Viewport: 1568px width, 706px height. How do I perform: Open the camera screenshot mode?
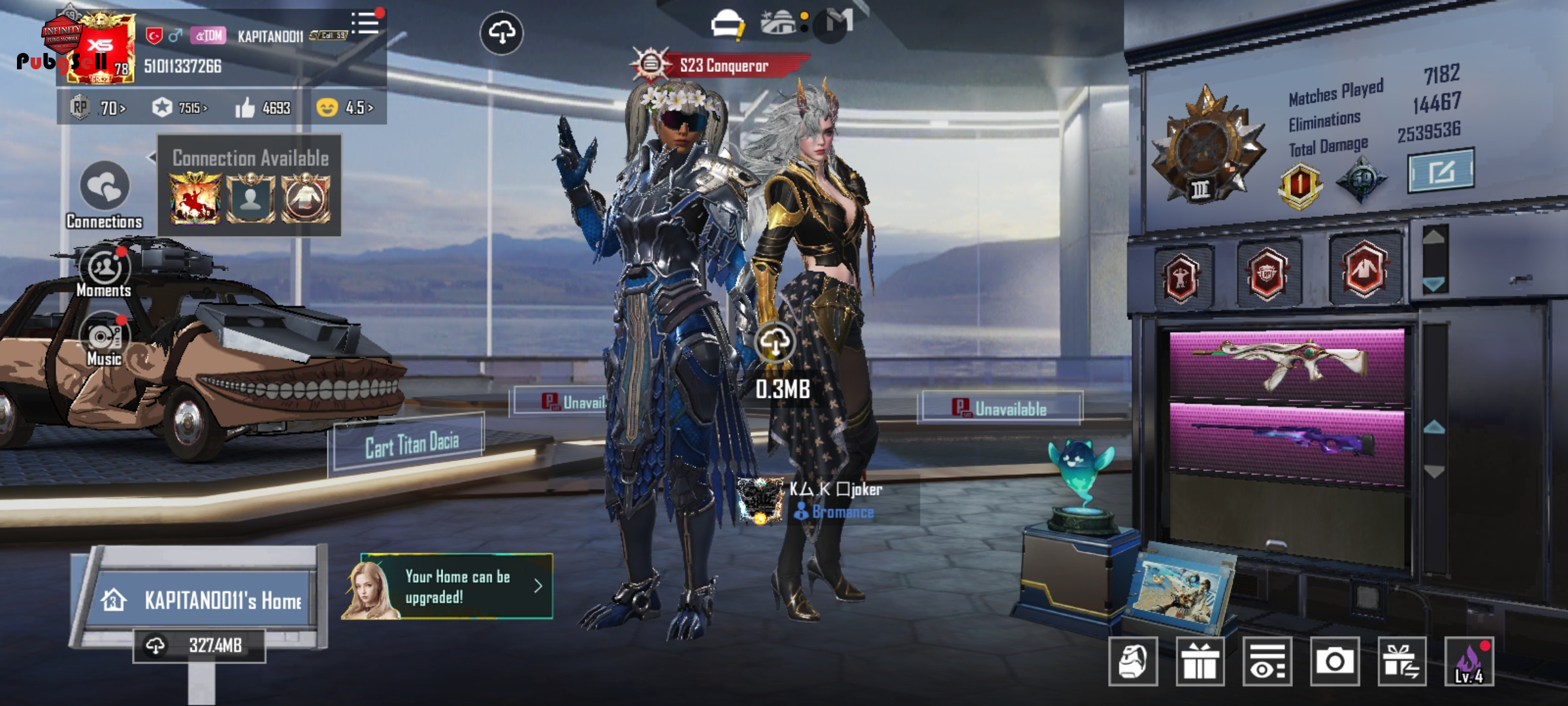[1334, 662]
